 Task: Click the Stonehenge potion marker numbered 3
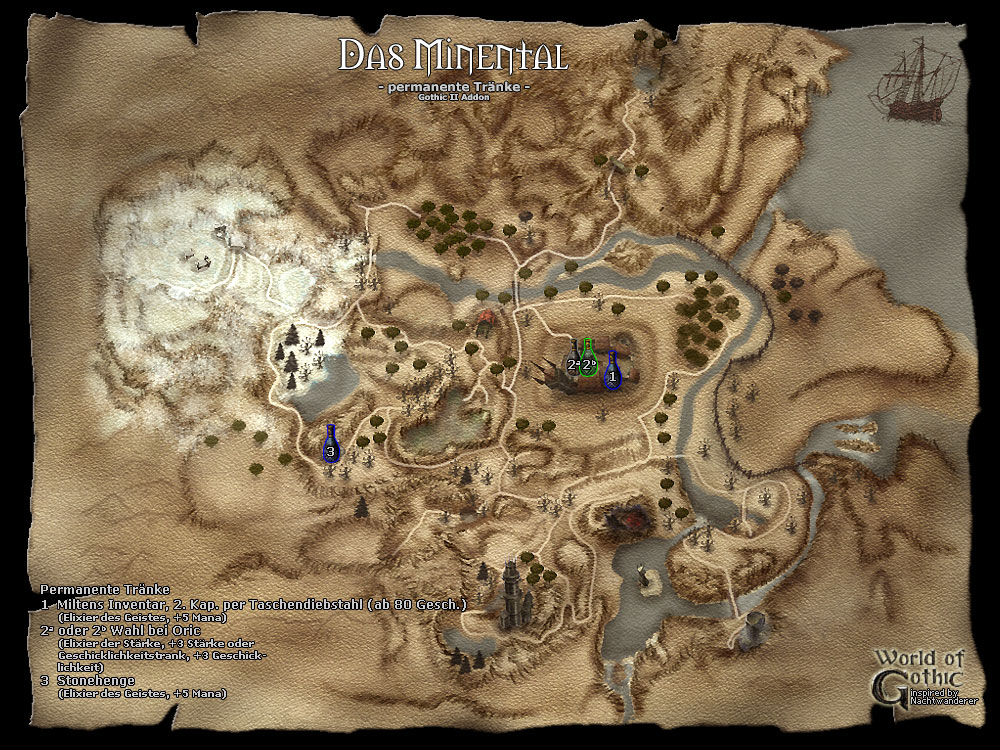[x=332, y=445]
